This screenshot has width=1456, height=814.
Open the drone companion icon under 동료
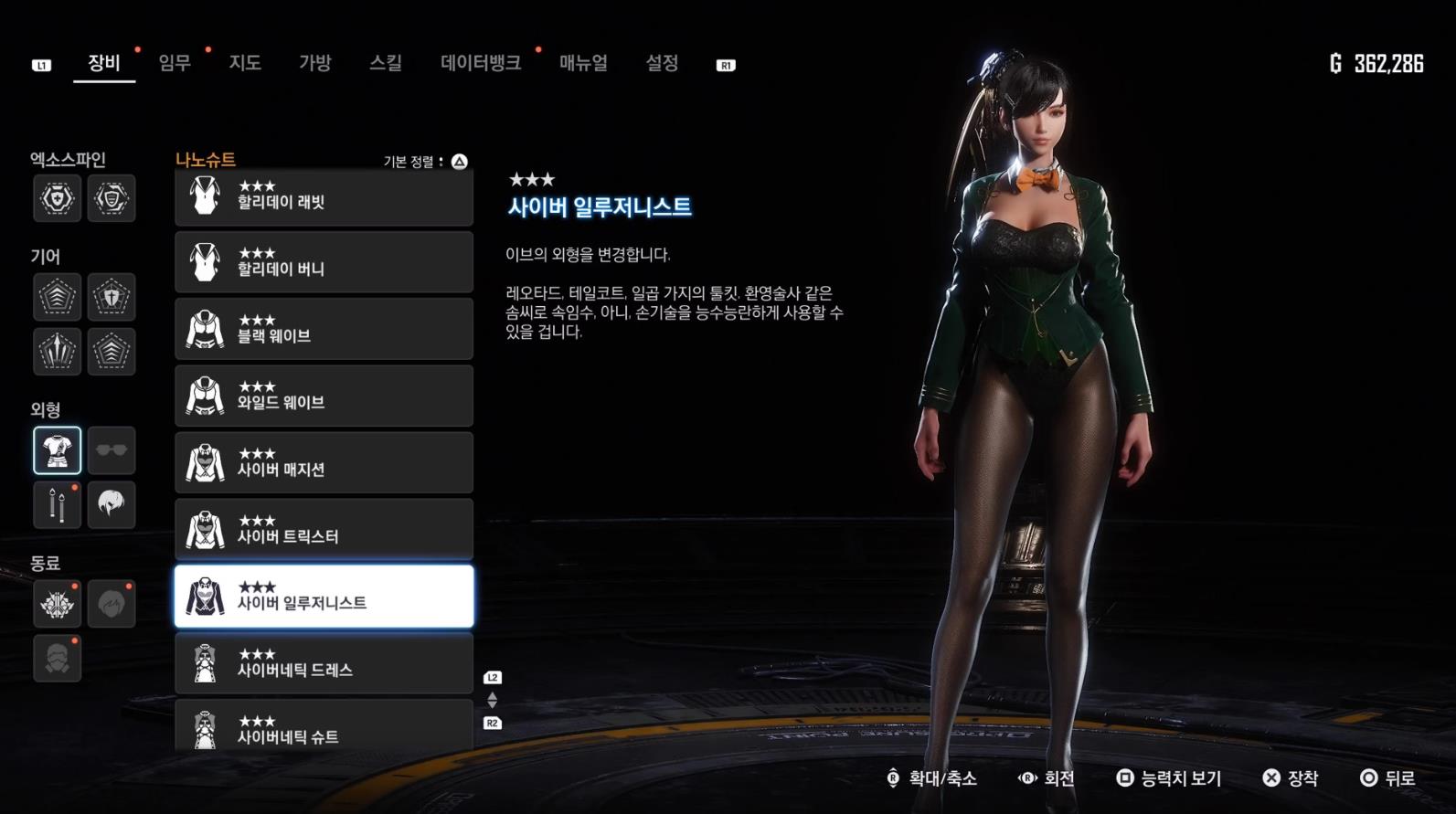(x=57, y=604)
